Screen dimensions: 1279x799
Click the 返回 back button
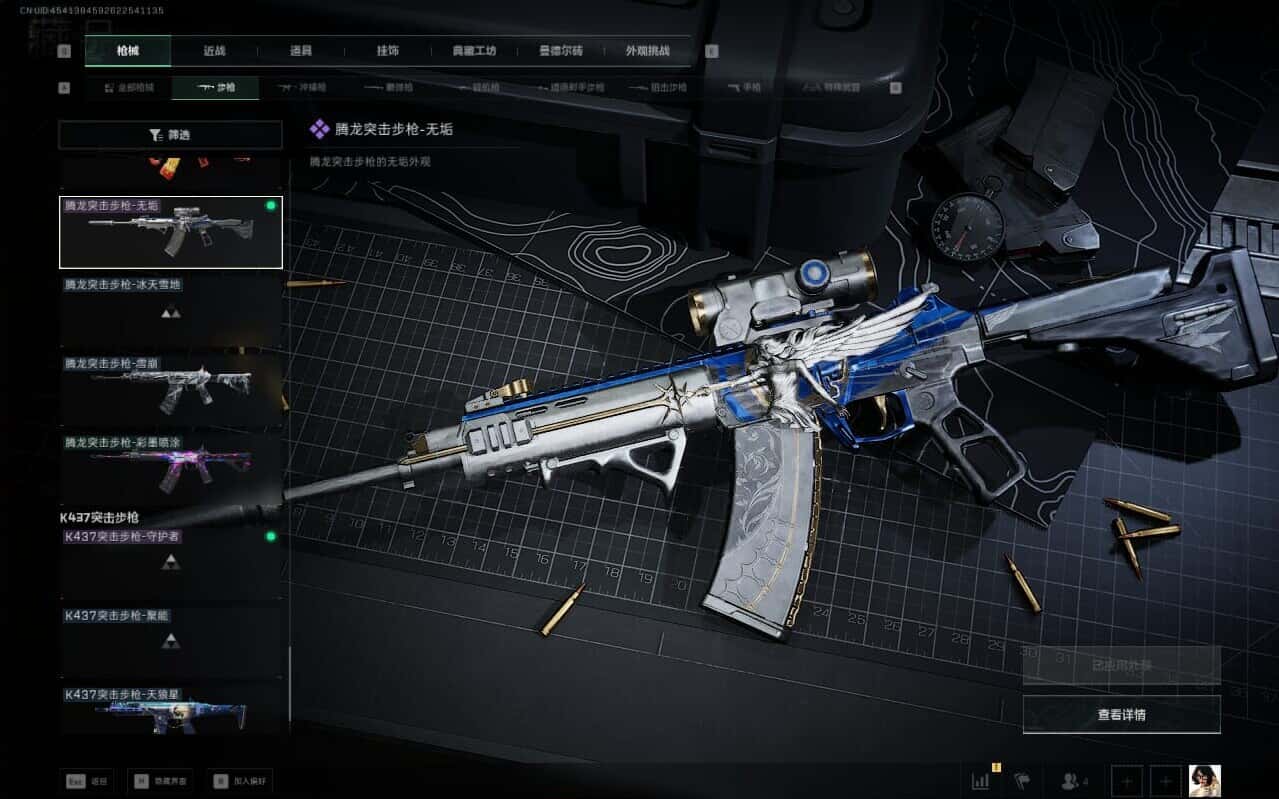pyautogui.click(x=88, y=781)
